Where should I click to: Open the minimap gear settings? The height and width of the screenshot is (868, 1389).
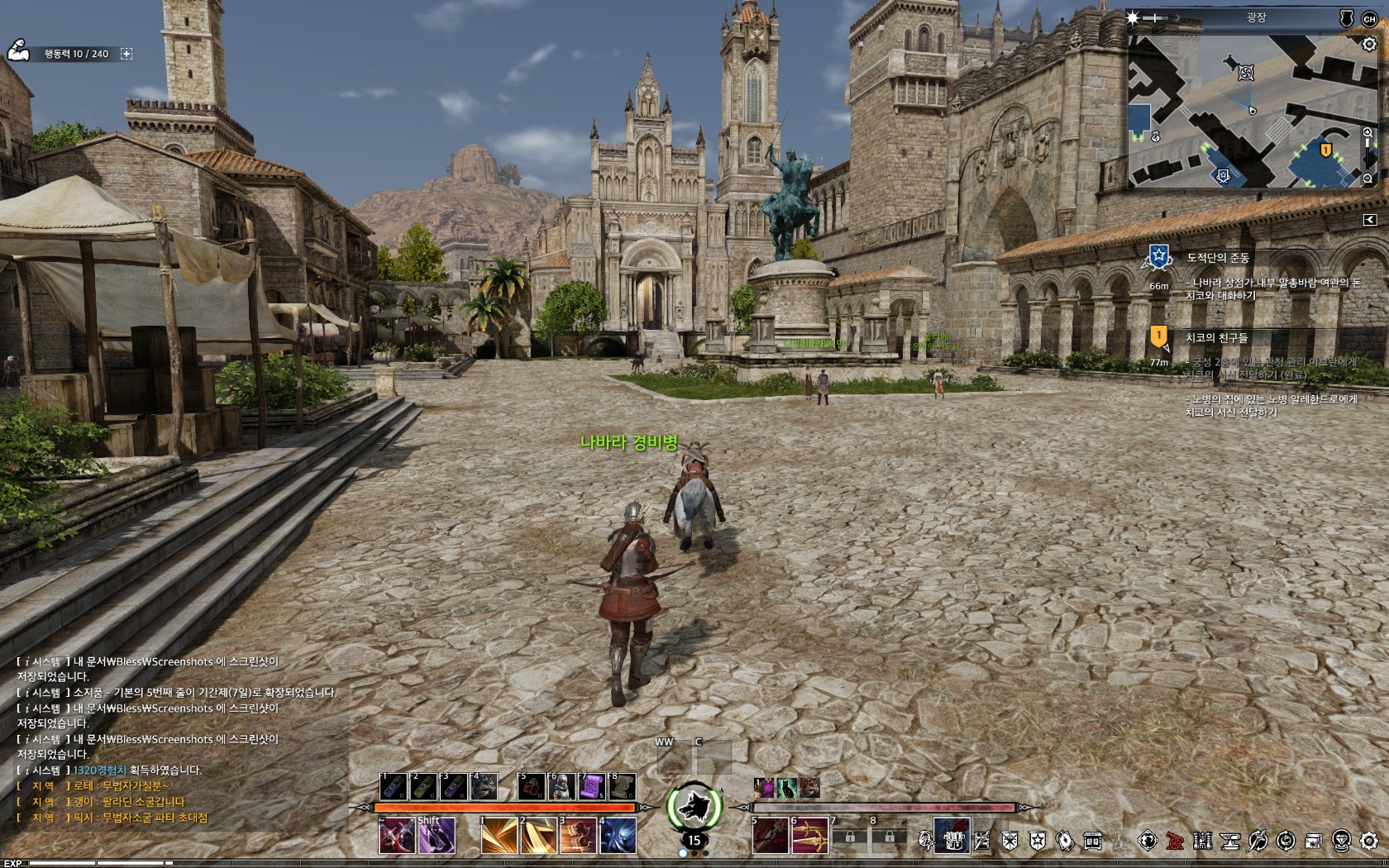(1369, 45)
